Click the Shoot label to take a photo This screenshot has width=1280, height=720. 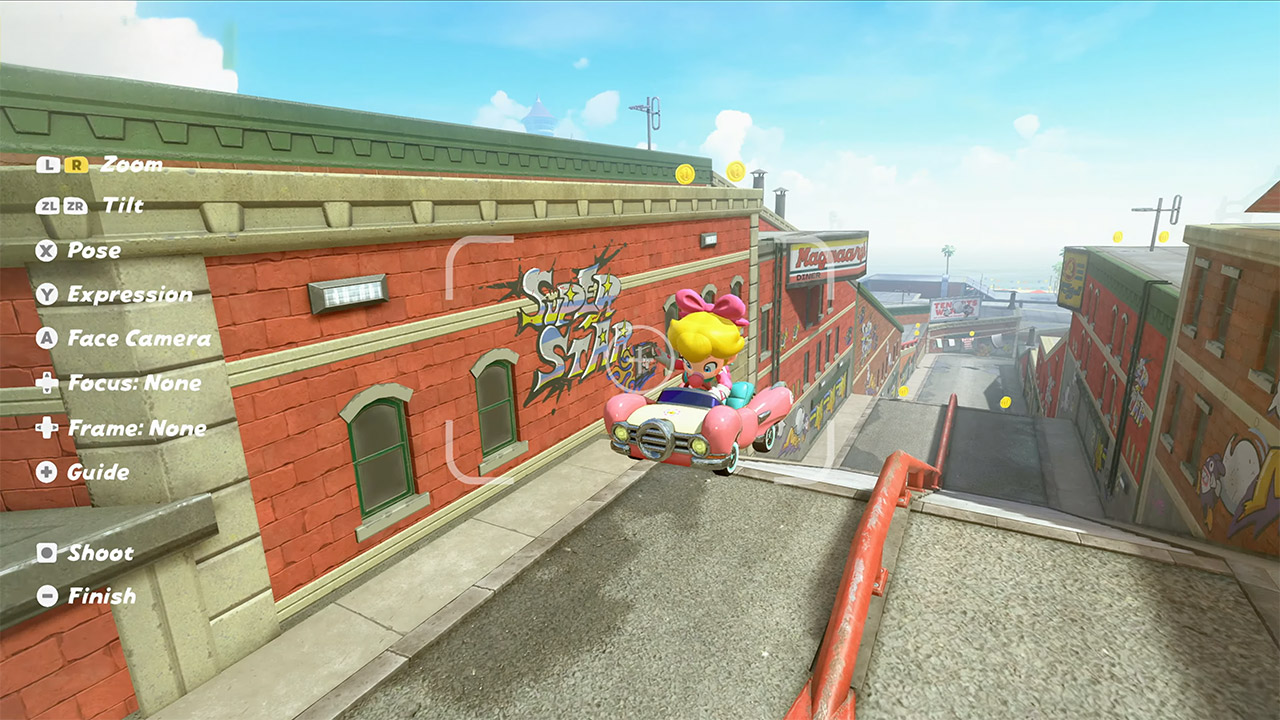(x=100, y=553)
